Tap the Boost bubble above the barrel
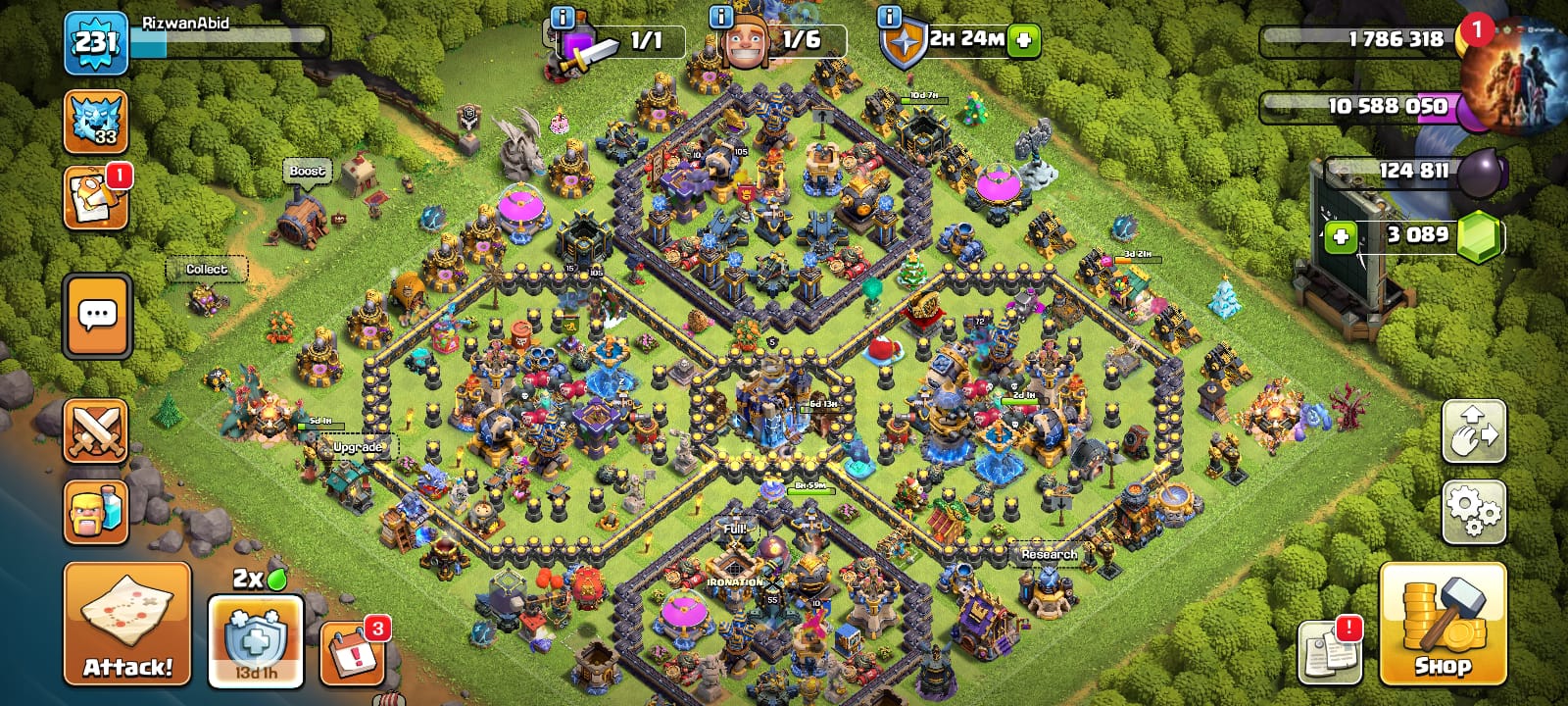Screen dimensions: 1568x706 click(307, 172)
